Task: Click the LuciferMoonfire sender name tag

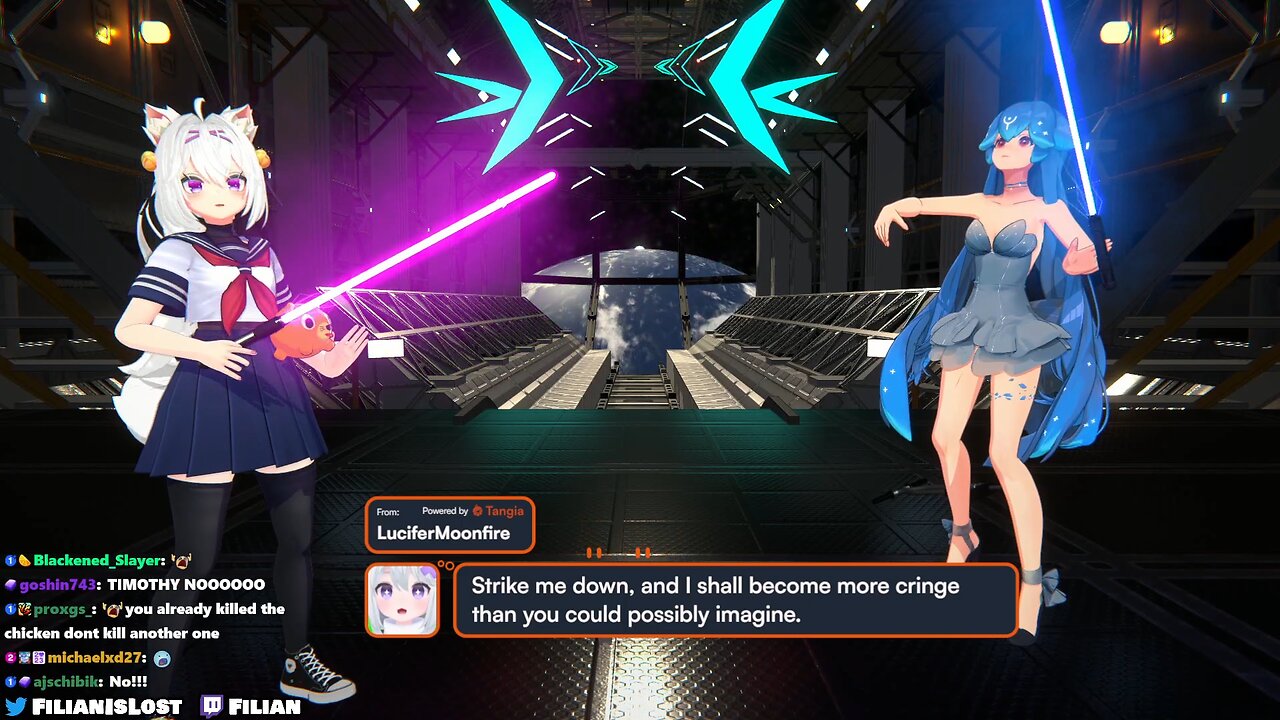Action: (x=443, y=533)
